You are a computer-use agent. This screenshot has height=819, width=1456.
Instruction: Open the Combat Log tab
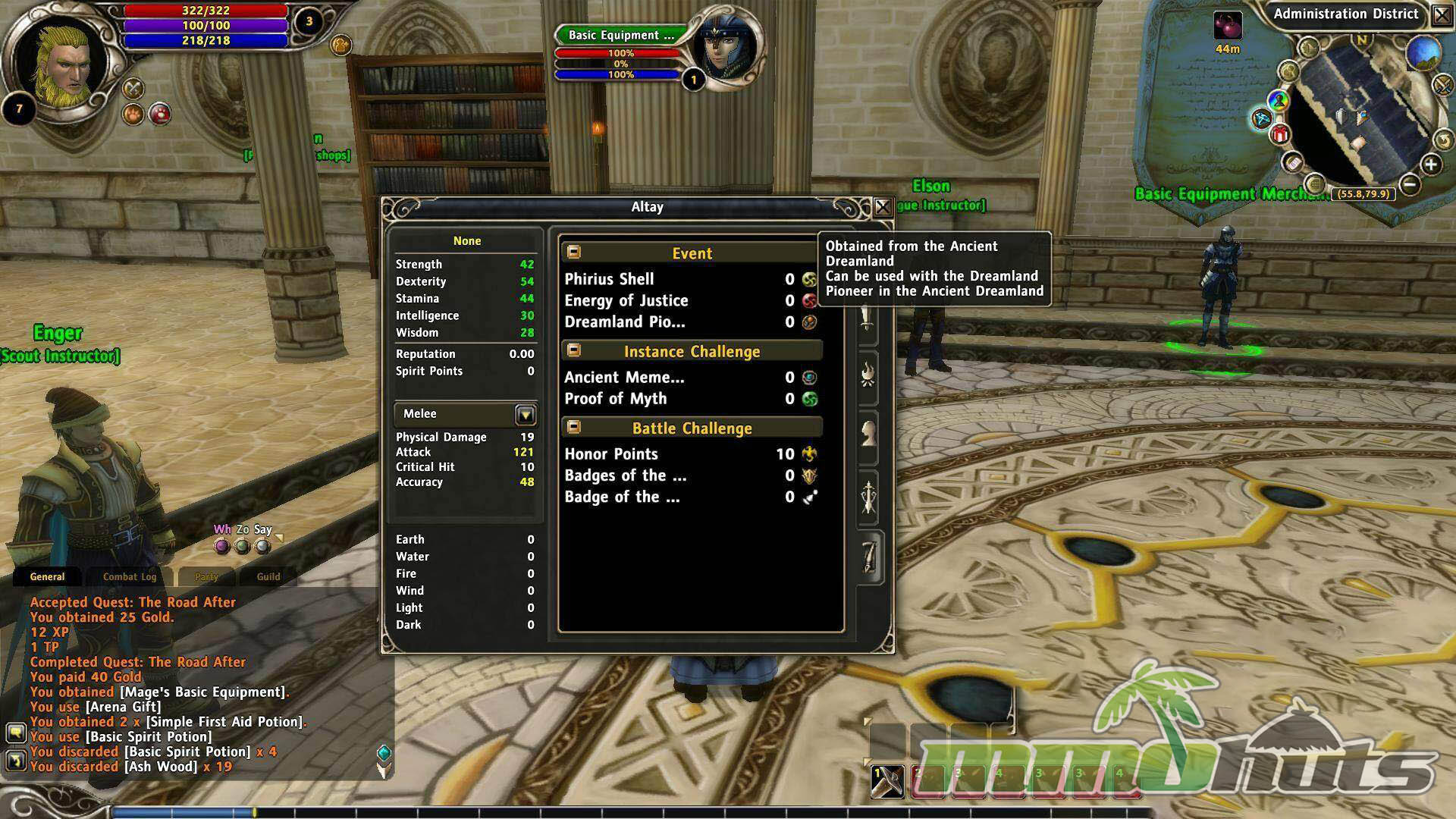coord(130,576)
